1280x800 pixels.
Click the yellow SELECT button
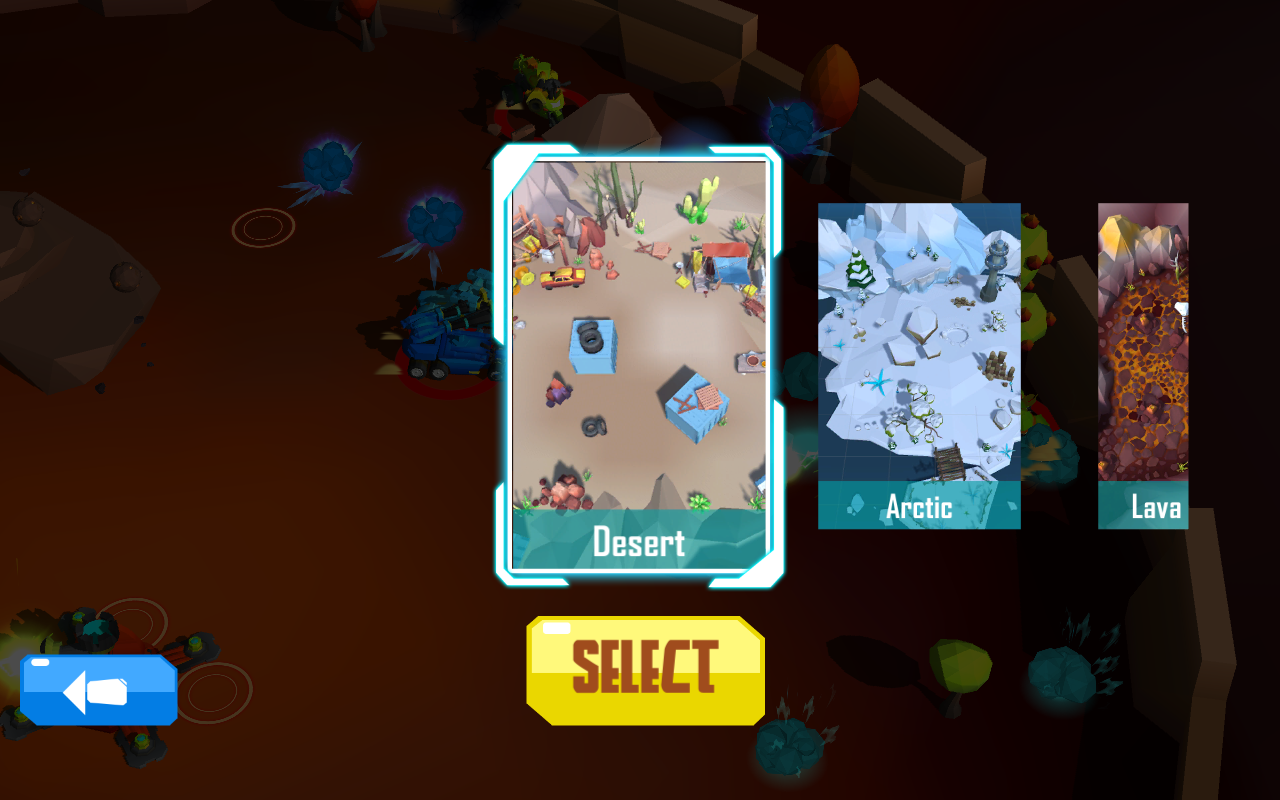pos(645,669)
